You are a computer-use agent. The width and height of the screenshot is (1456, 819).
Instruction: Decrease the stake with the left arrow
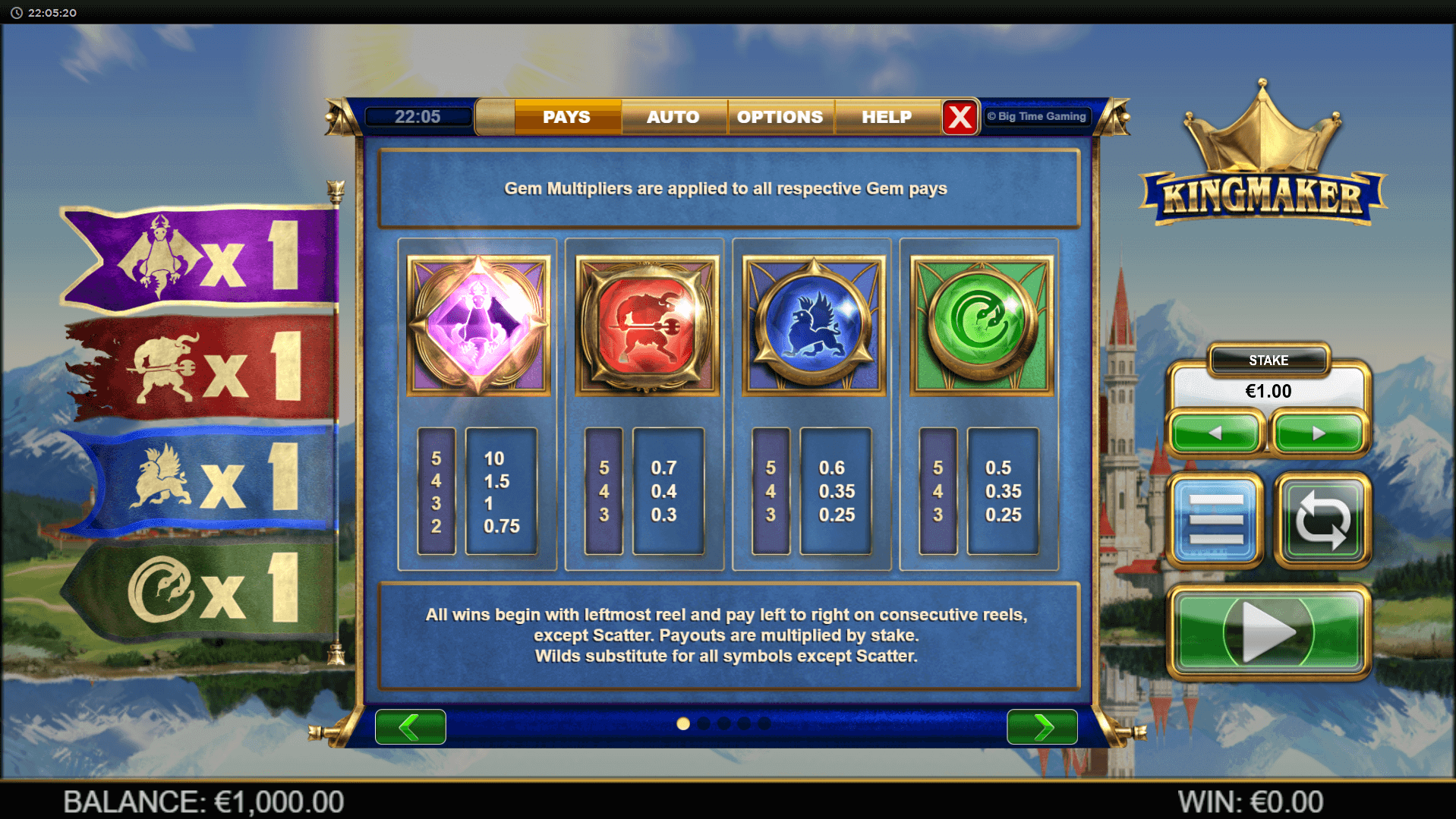(1215, 433)
